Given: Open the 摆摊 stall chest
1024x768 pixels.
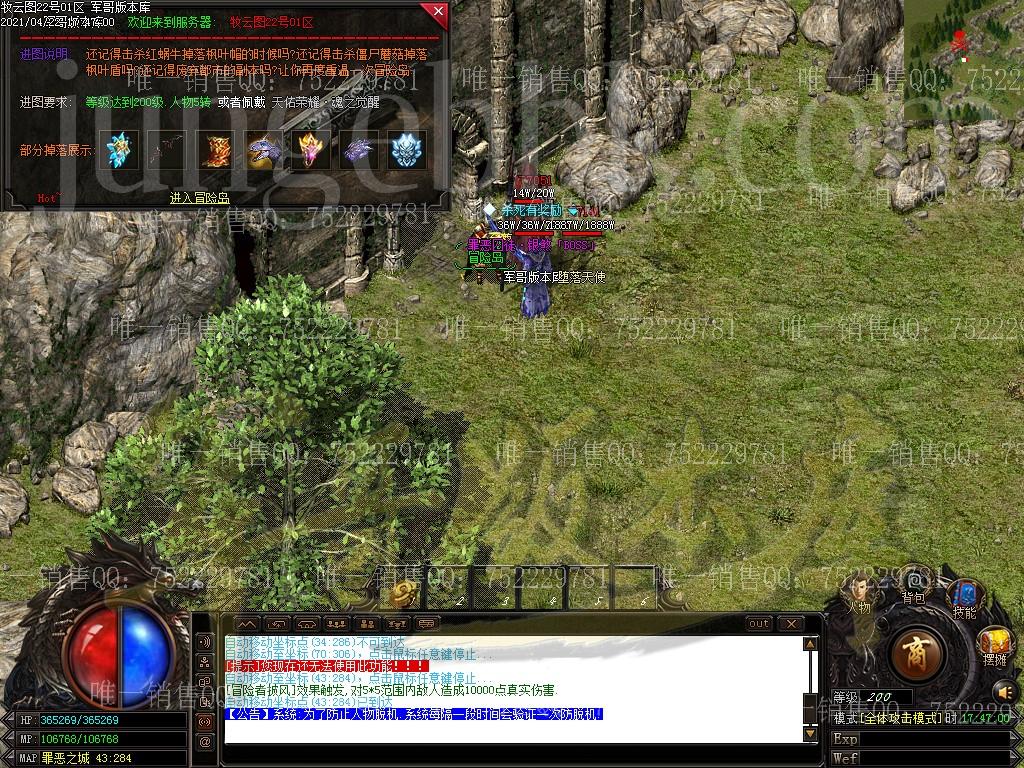Looking at the screenshot, I should pyautogui.click(x=994, y=645).
